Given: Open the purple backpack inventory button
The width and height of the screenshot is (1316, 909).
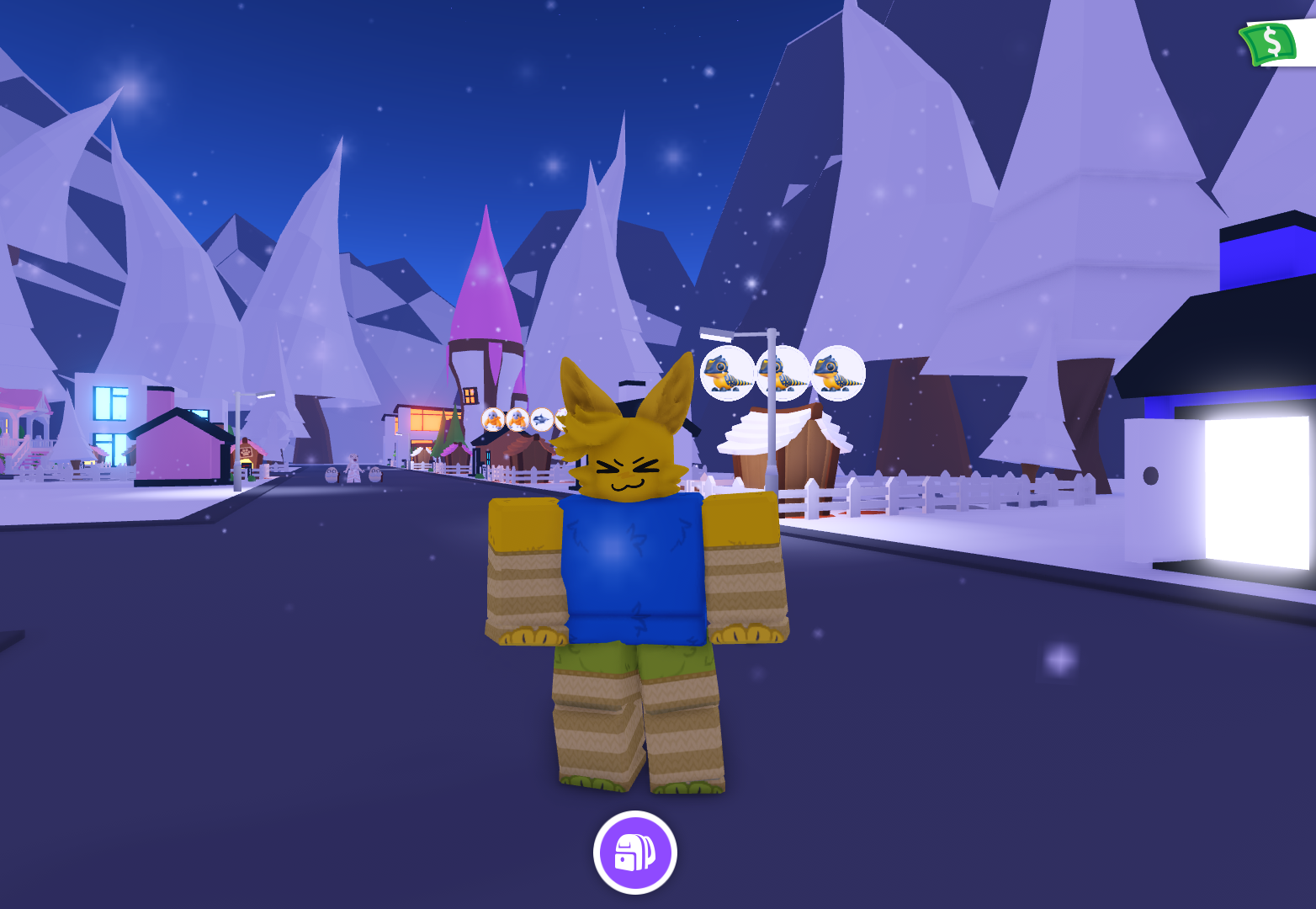Looking at the screenshot, I should click(635, 852).
